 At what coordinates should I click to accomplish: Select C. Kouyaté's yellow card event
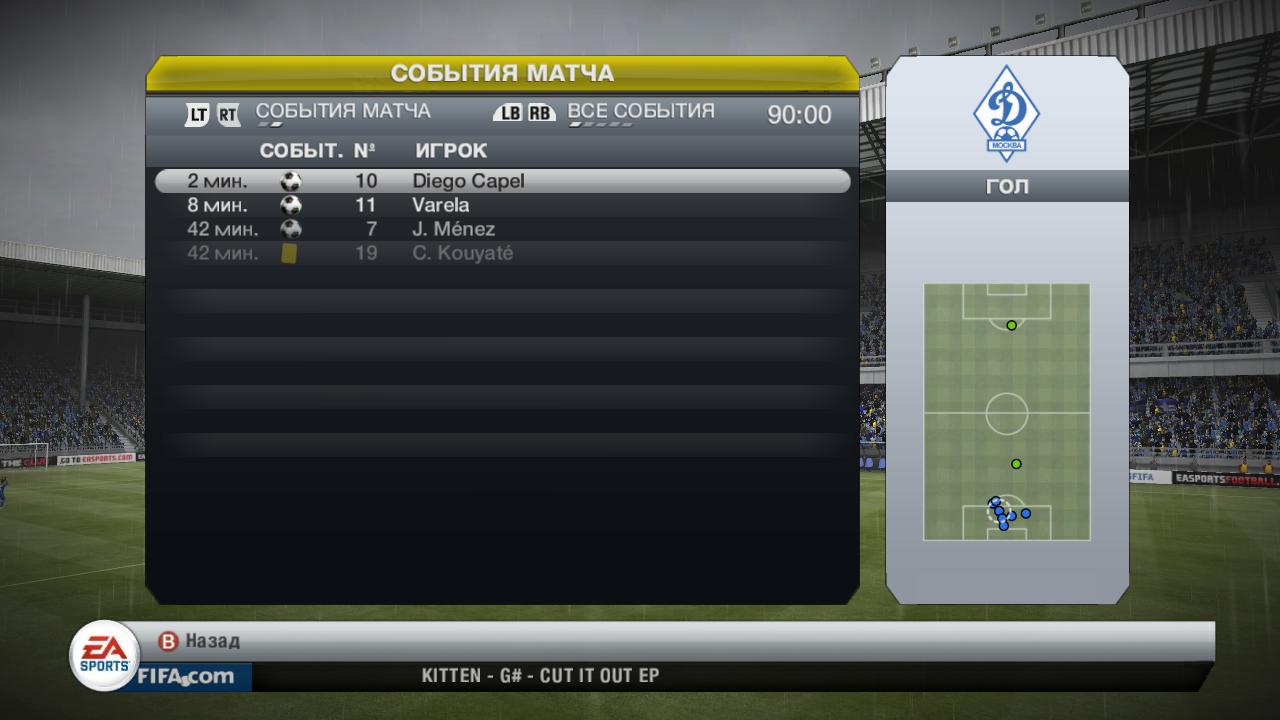pos(502,253)
